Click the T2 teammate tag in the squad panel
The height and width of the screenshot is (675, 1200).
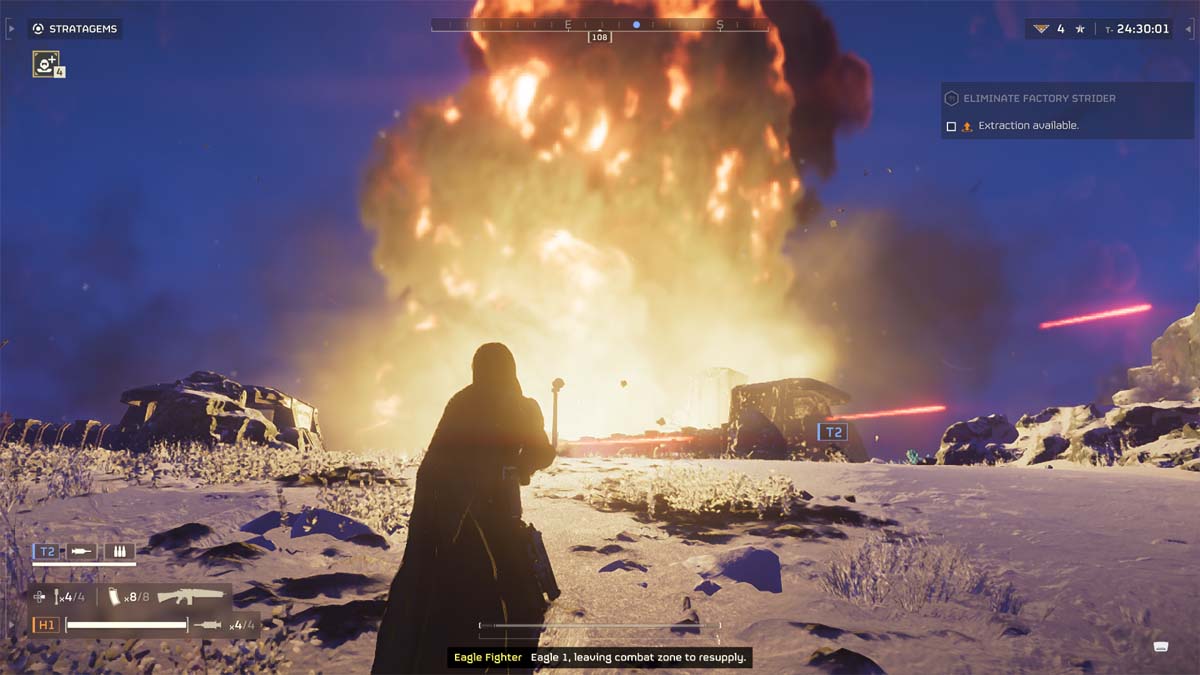[46, 551]
